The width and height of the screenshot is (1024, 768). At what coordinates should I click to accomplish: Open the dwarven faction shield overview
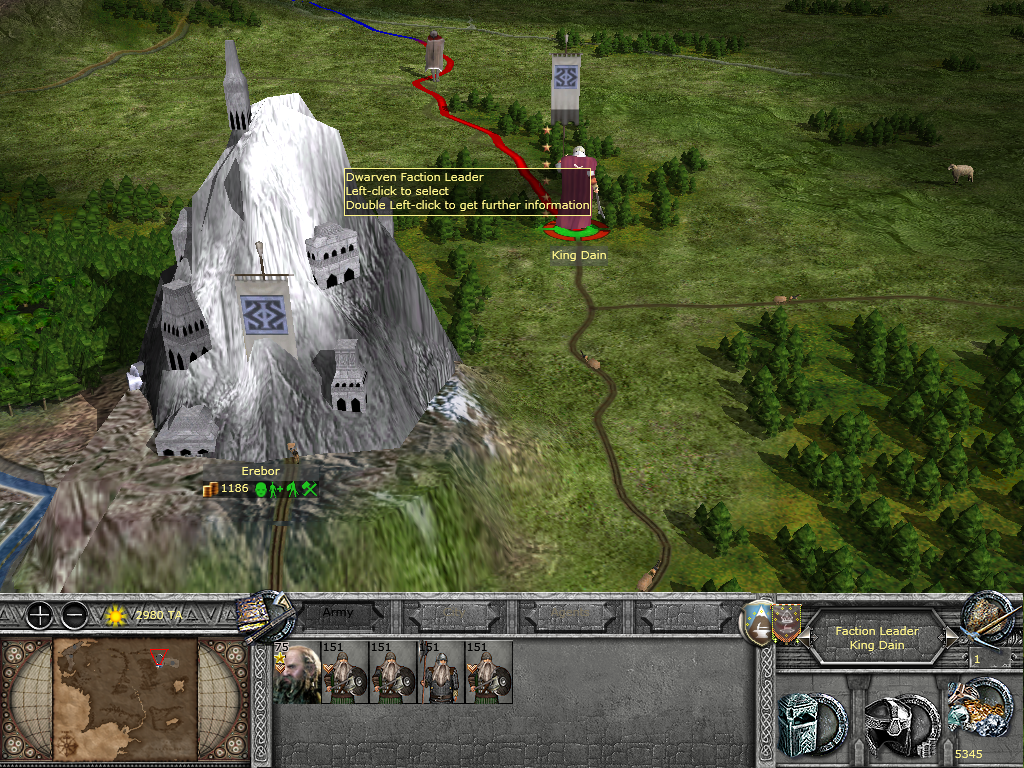[x=760, y=623]
